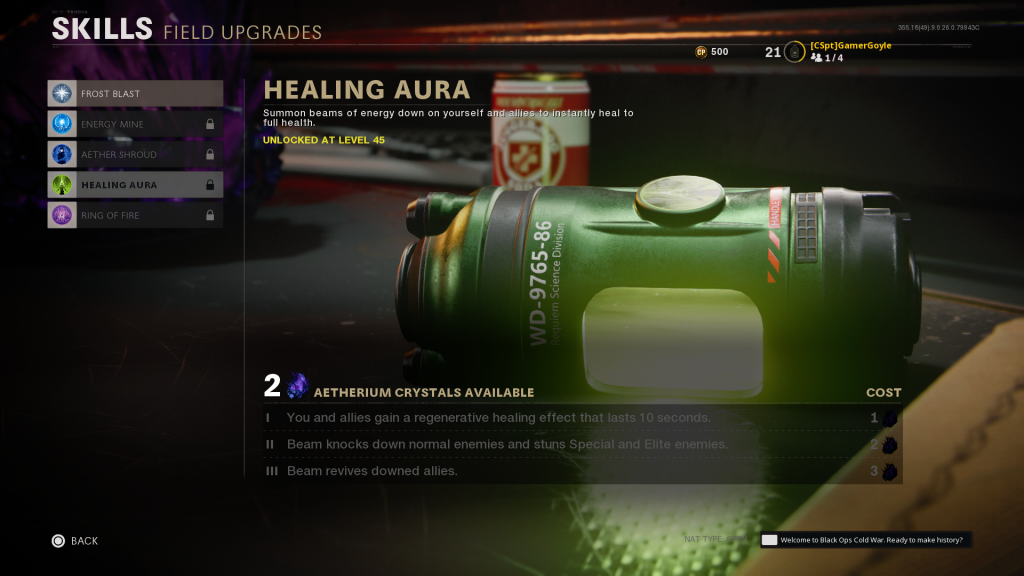Screen dimensions: 1024x576
Task: Choose the locked Energy Mine upgrade
Action: pyautogui.click(x=135, y=124)
